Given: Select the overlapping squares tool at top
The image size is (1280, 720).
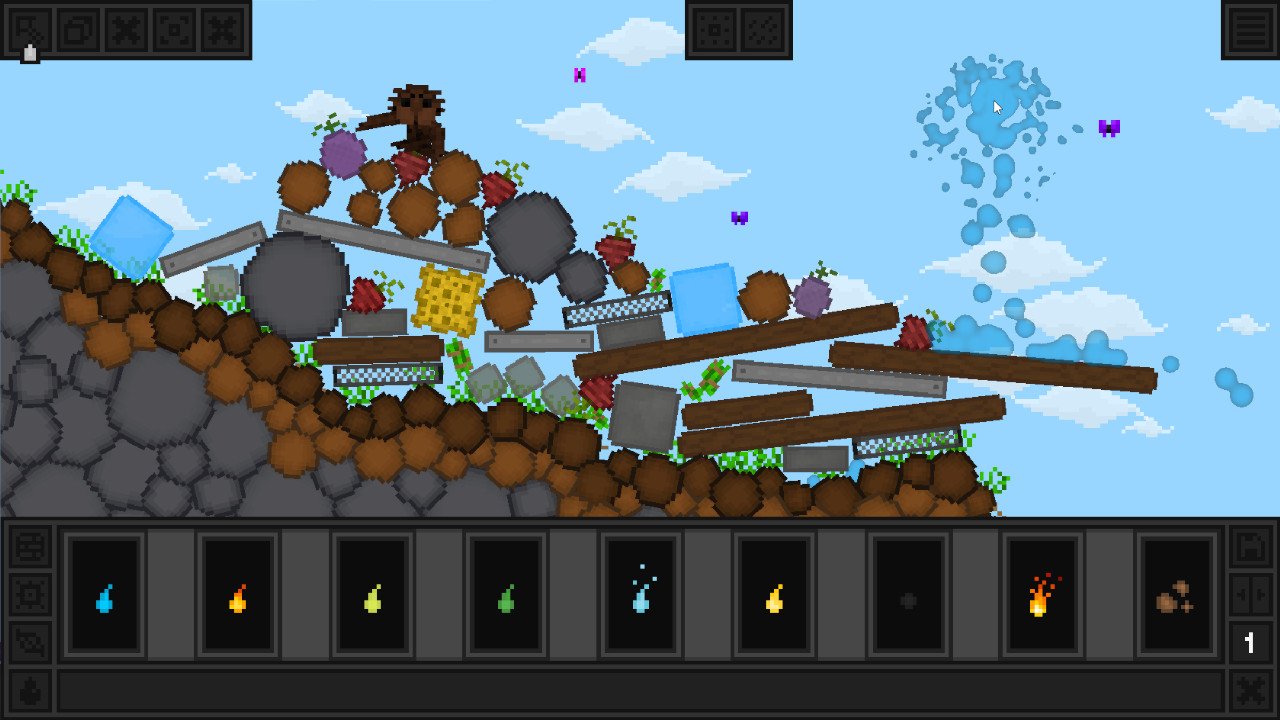Looking at the screenshot, I should click(x=78, y=30).
